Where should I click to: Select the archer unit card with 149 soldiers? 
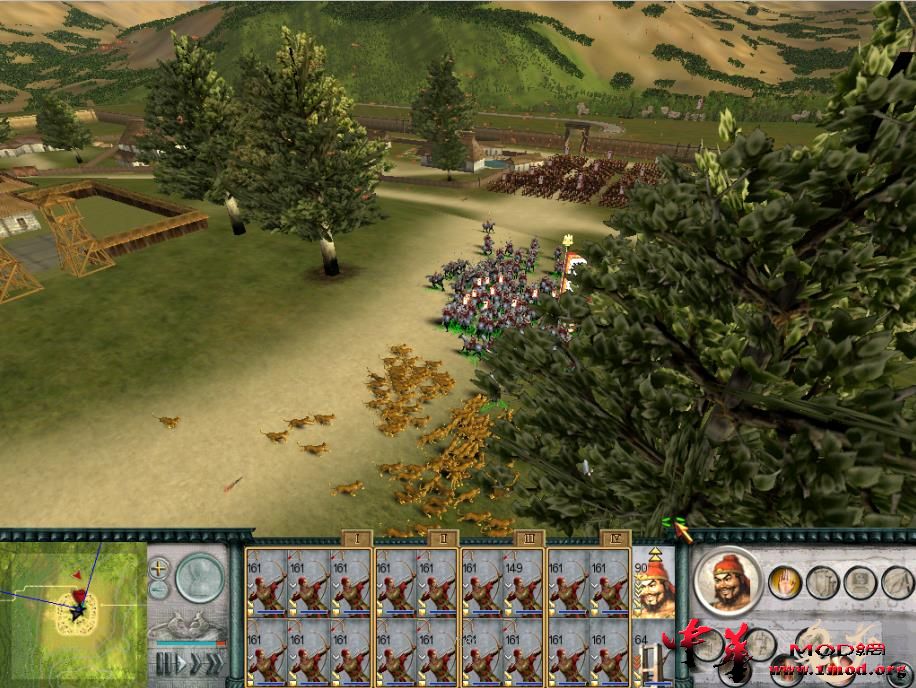523,584
